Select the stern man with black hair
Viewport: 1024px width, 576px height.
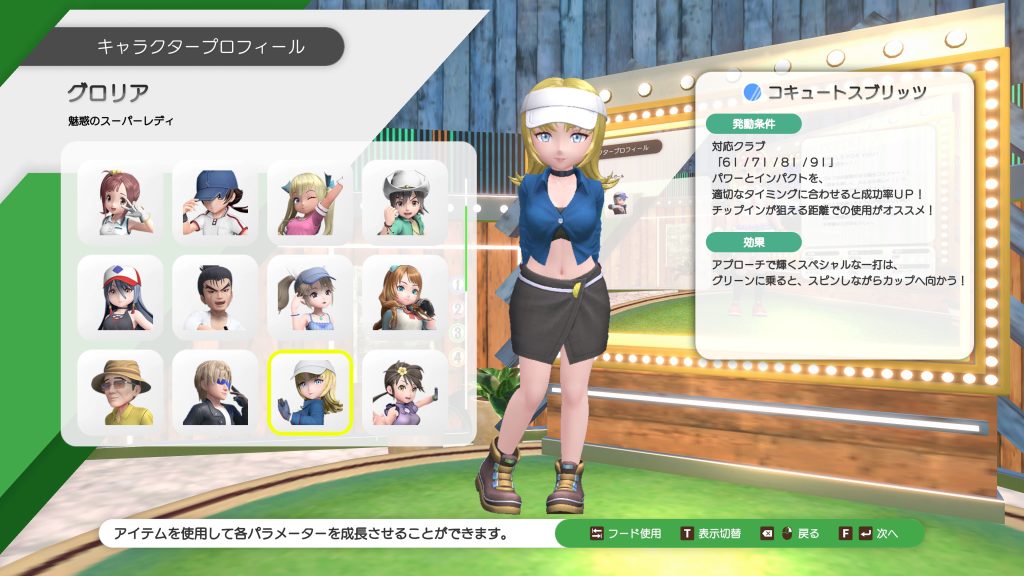(x=215, y=297)
